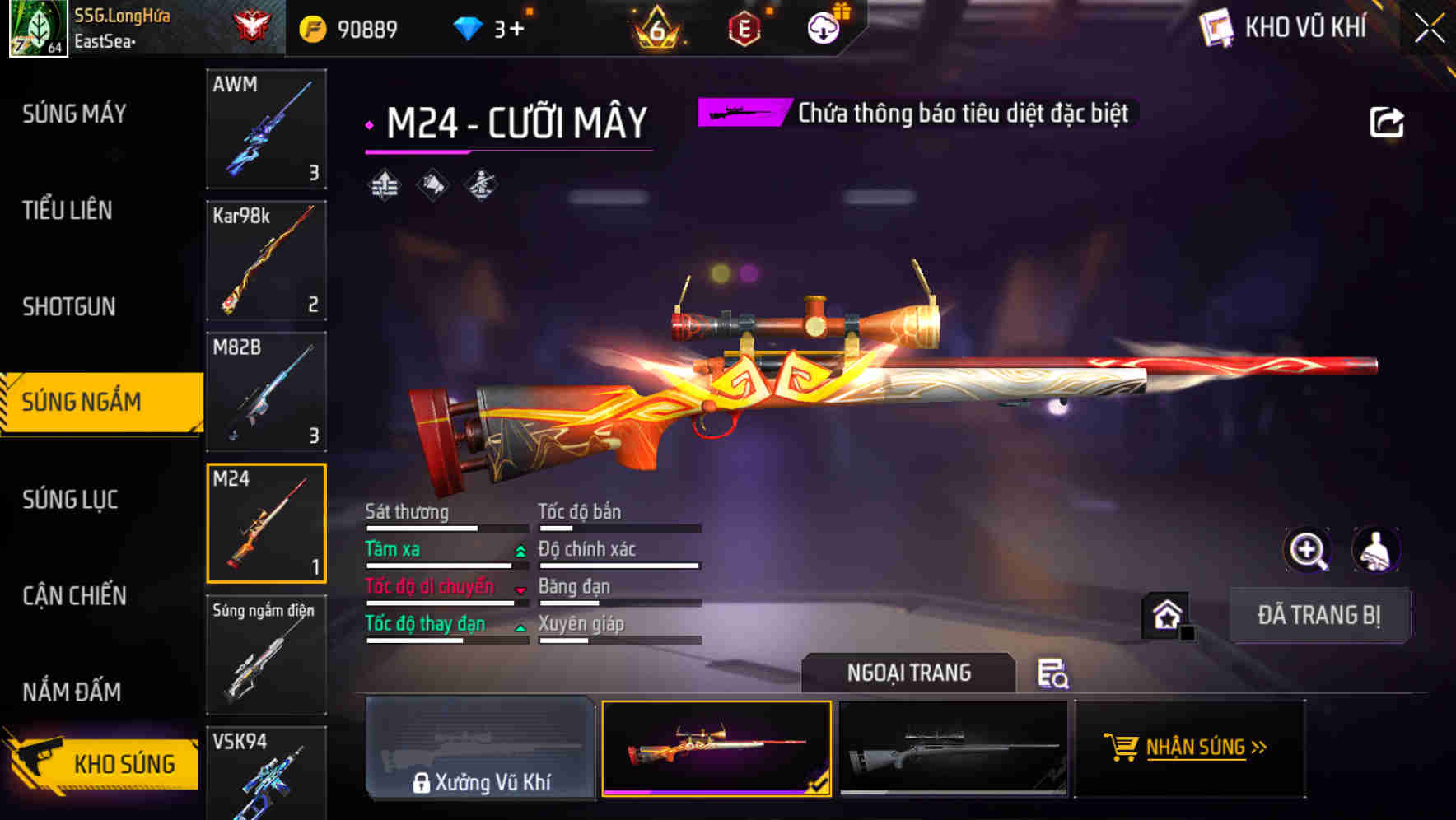Open the CẬN CHIẾN category in sidebar
The image size is (1456, 820).
[72, 595]
